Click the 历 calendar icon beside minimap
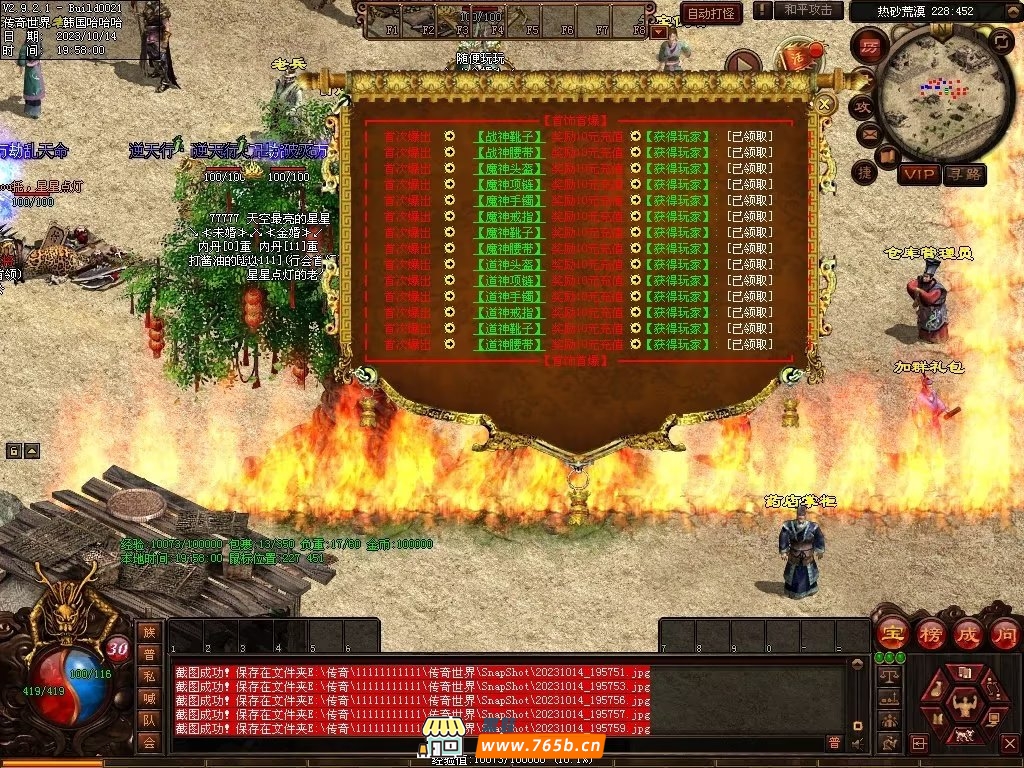Image resolution: width=1024 pixels, height=768 pixels. pyautogui.click(x=870, y=46)
